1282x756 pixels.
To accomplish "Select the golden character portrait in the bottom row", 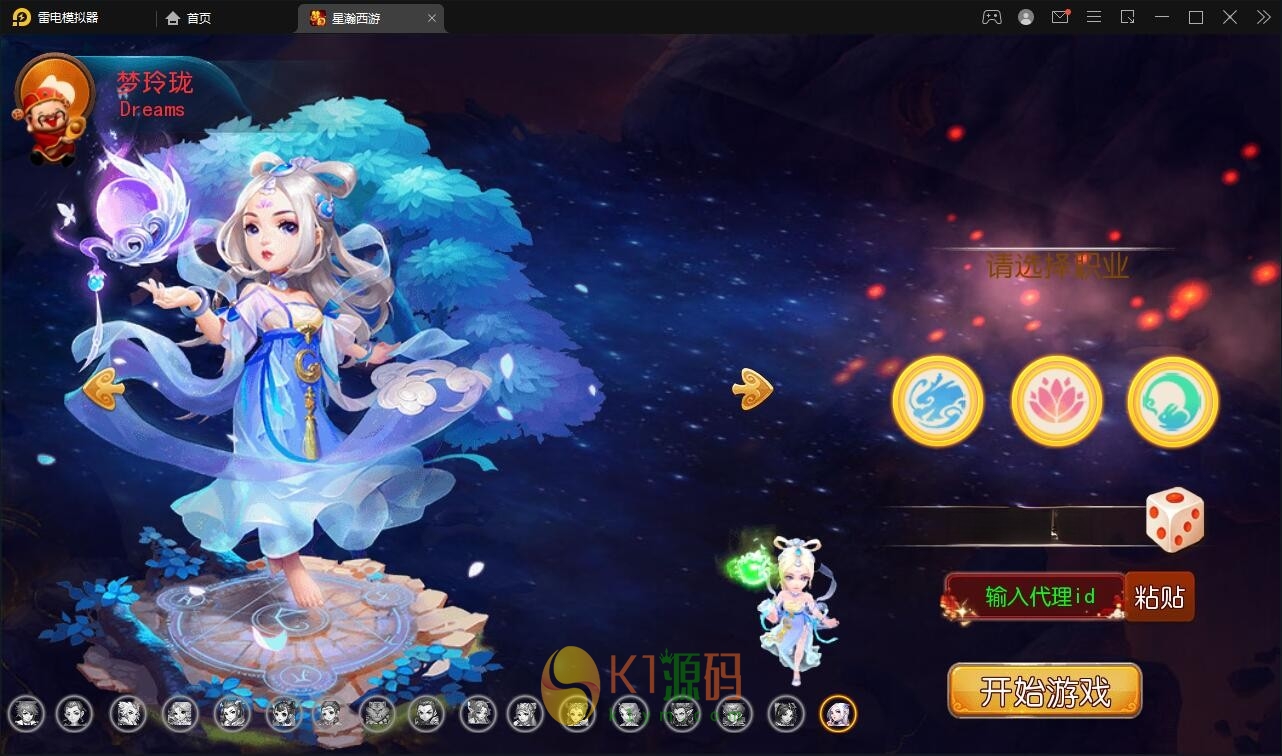I will coord(577,714).
